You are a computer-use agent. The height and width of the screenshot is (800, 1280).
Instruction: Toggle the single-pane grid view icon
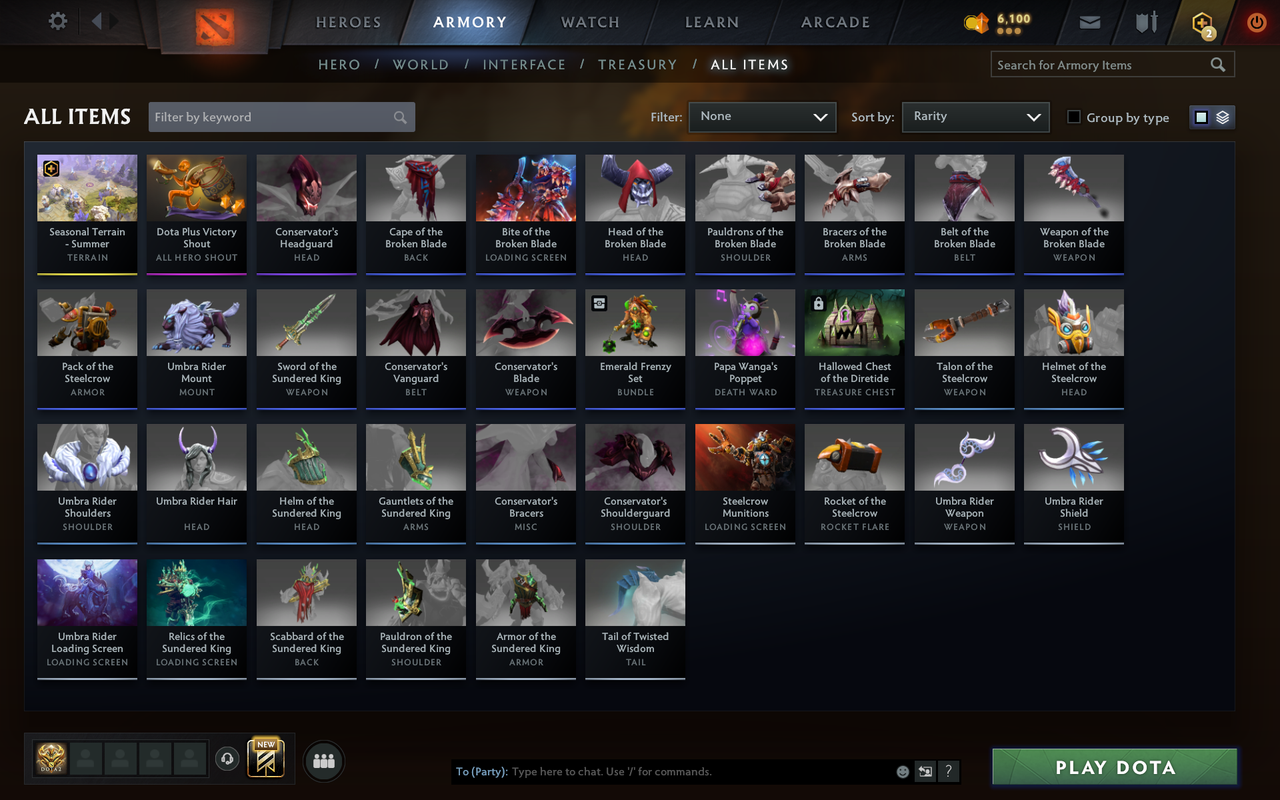pos(1203,116)
